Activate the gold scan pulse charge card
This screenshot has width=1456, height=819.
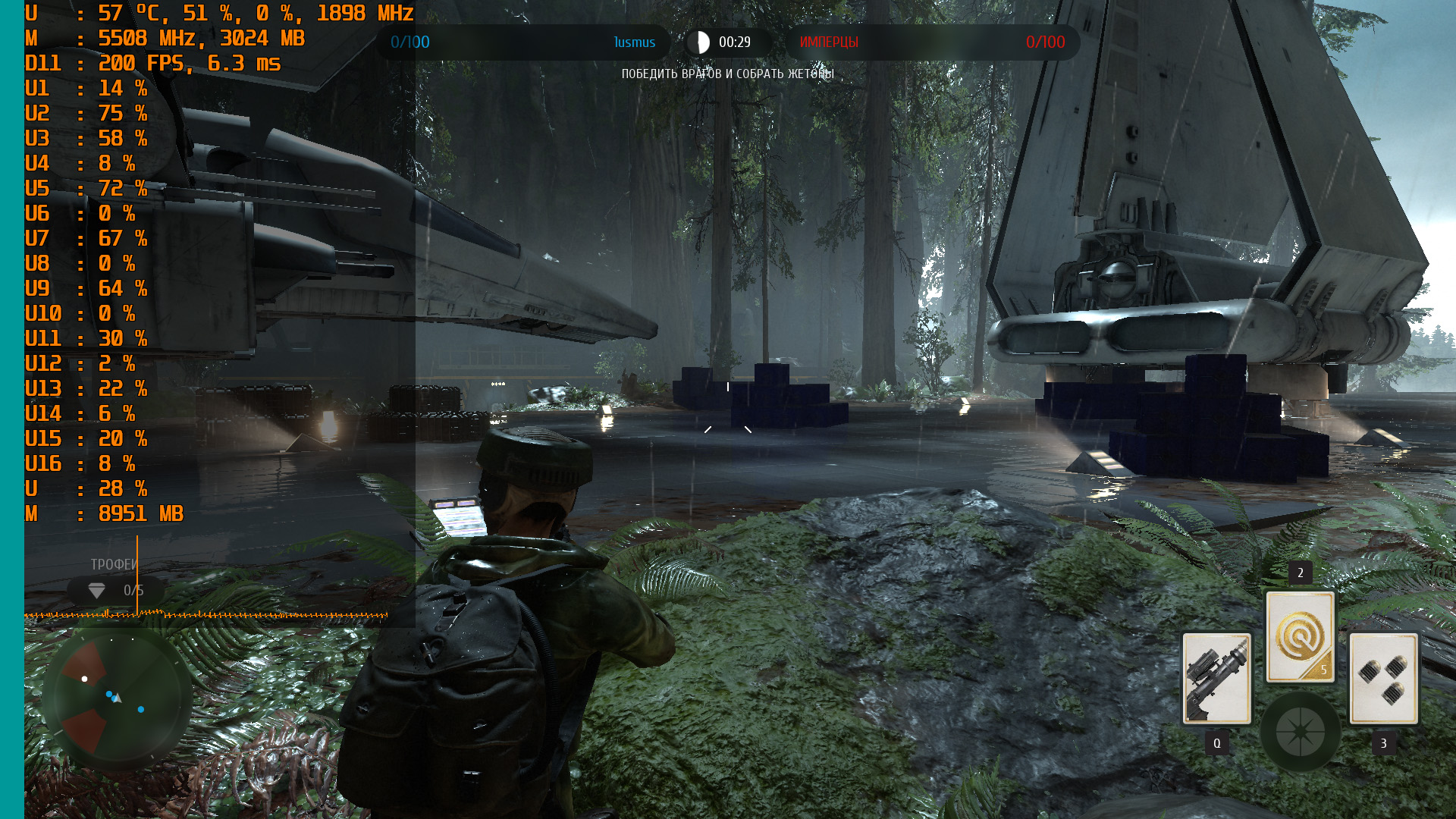coord(1300,637)
